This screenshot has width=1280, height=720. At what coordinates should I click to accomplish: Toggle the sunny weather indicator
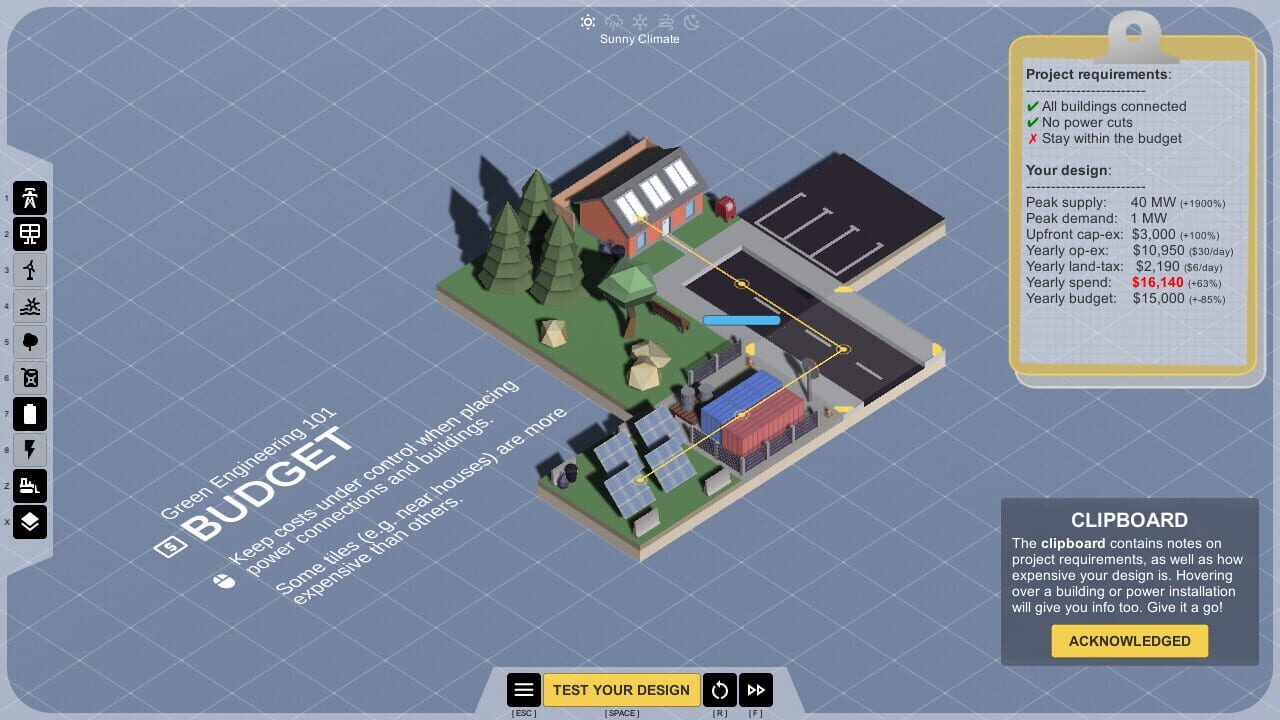pyautogui.click(x=588, y=21)
